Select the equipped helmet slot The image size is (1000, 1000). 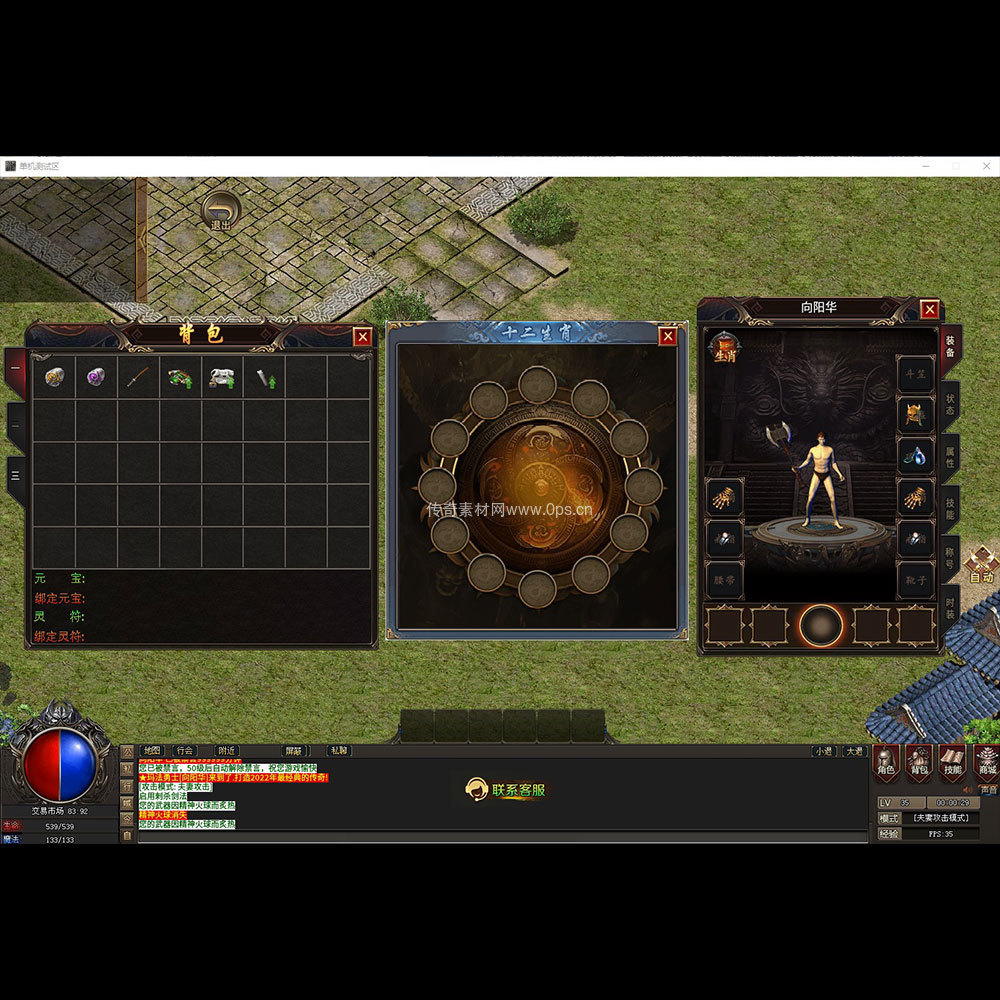[x=914, y=414]
